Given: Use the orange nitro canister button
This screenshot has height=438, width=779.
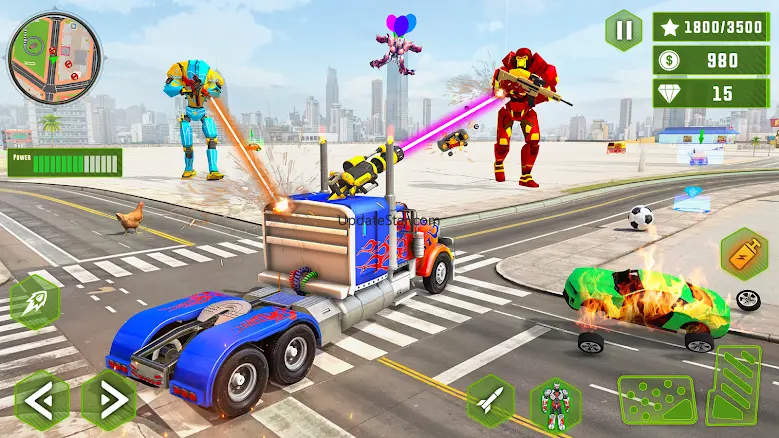Looking at the screenshot, I should click(x=744, y=253).
